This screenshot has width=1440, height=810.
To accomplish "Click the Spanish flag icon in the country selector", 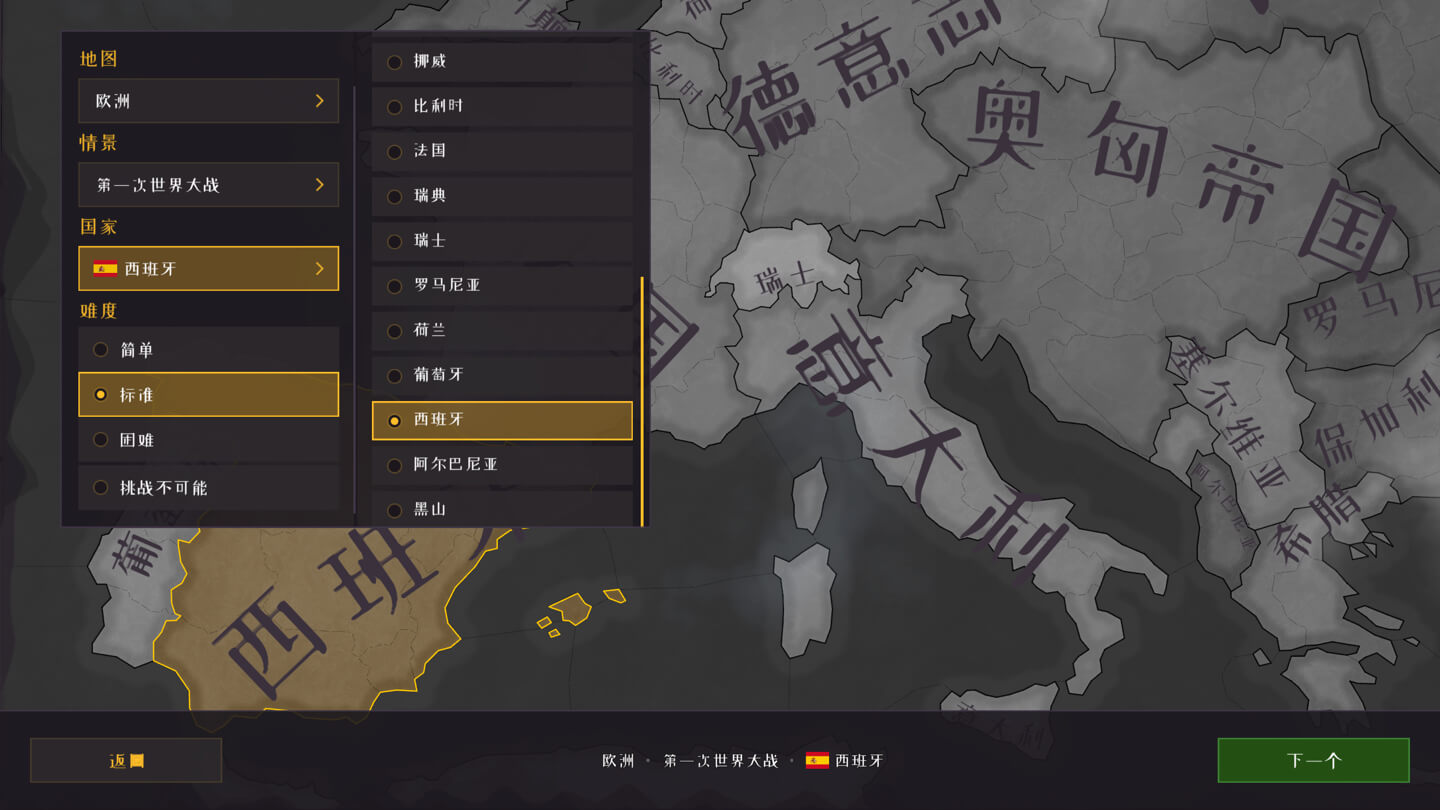I will [x=105, y=268].
